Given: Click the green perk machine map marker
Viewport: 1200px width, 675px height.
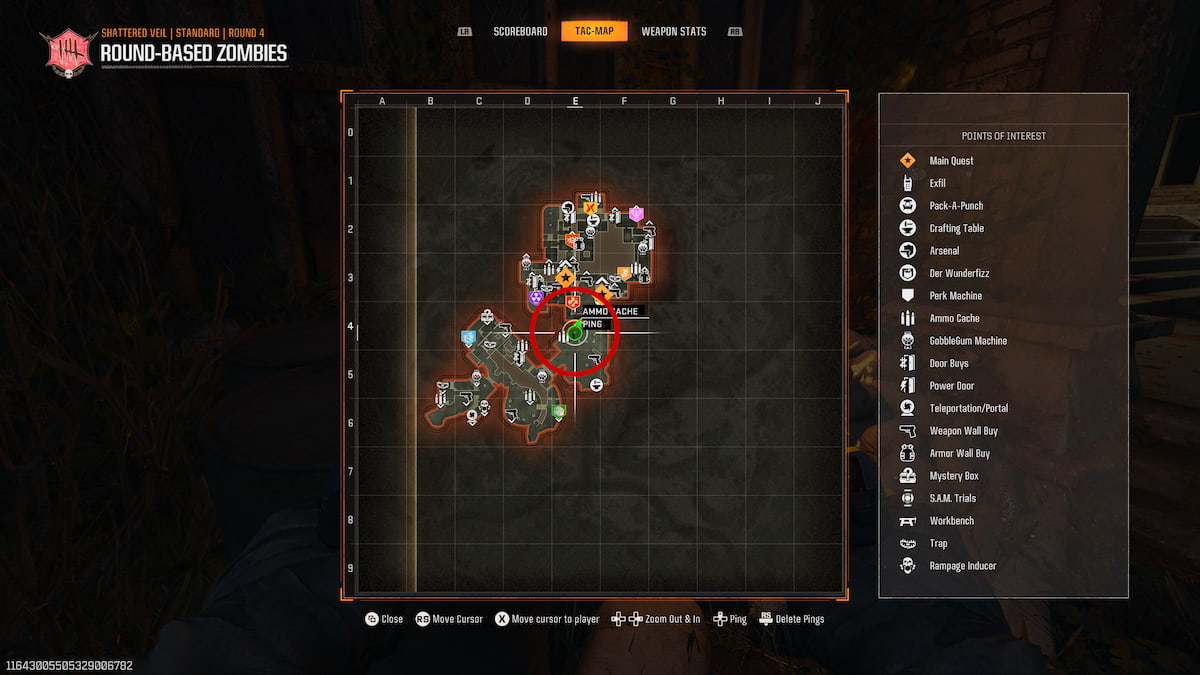Looking at the screenshot, I should [x=559, y=411].
